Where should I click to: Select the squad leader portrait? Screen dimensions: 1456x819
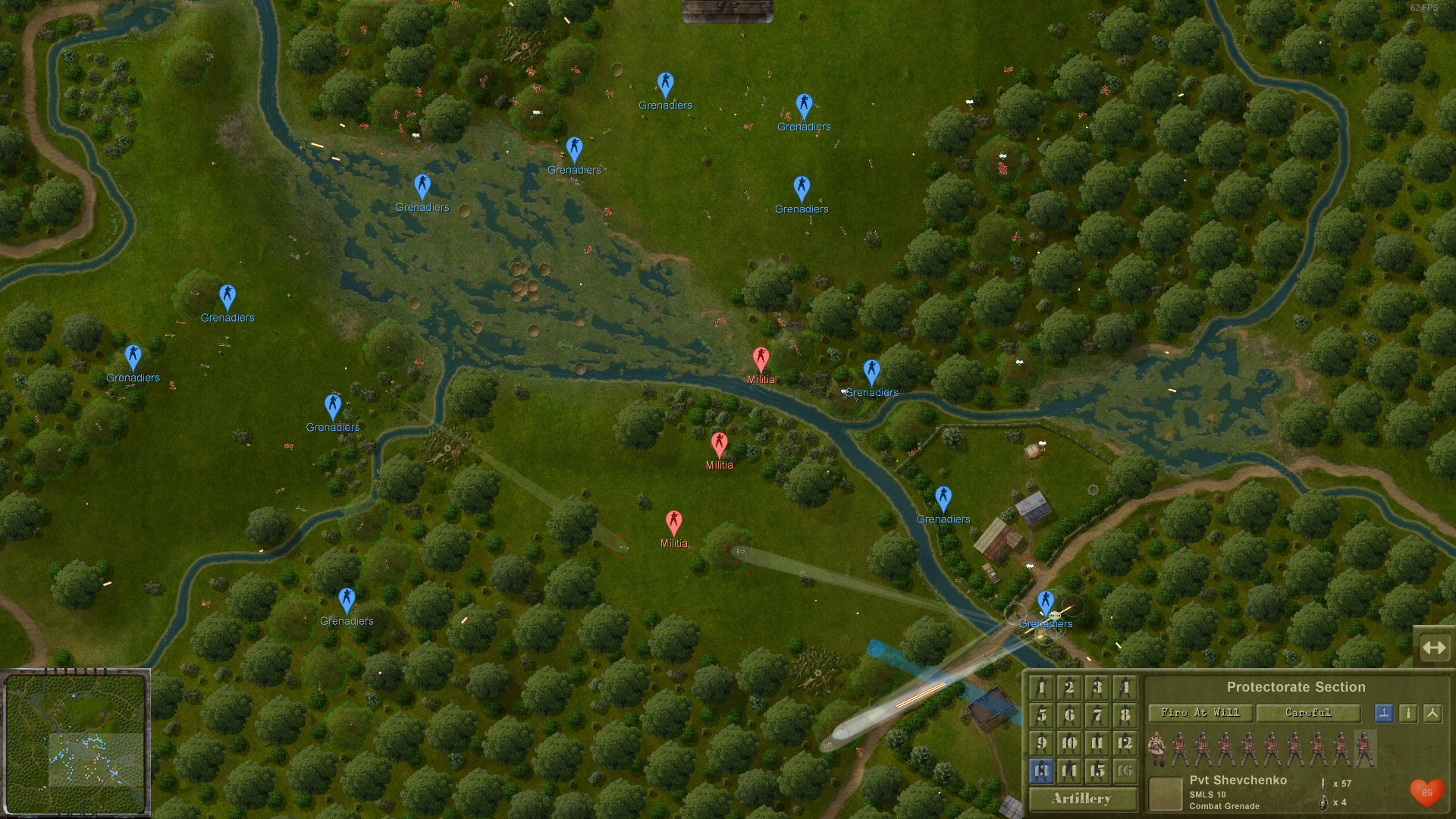1157,748
